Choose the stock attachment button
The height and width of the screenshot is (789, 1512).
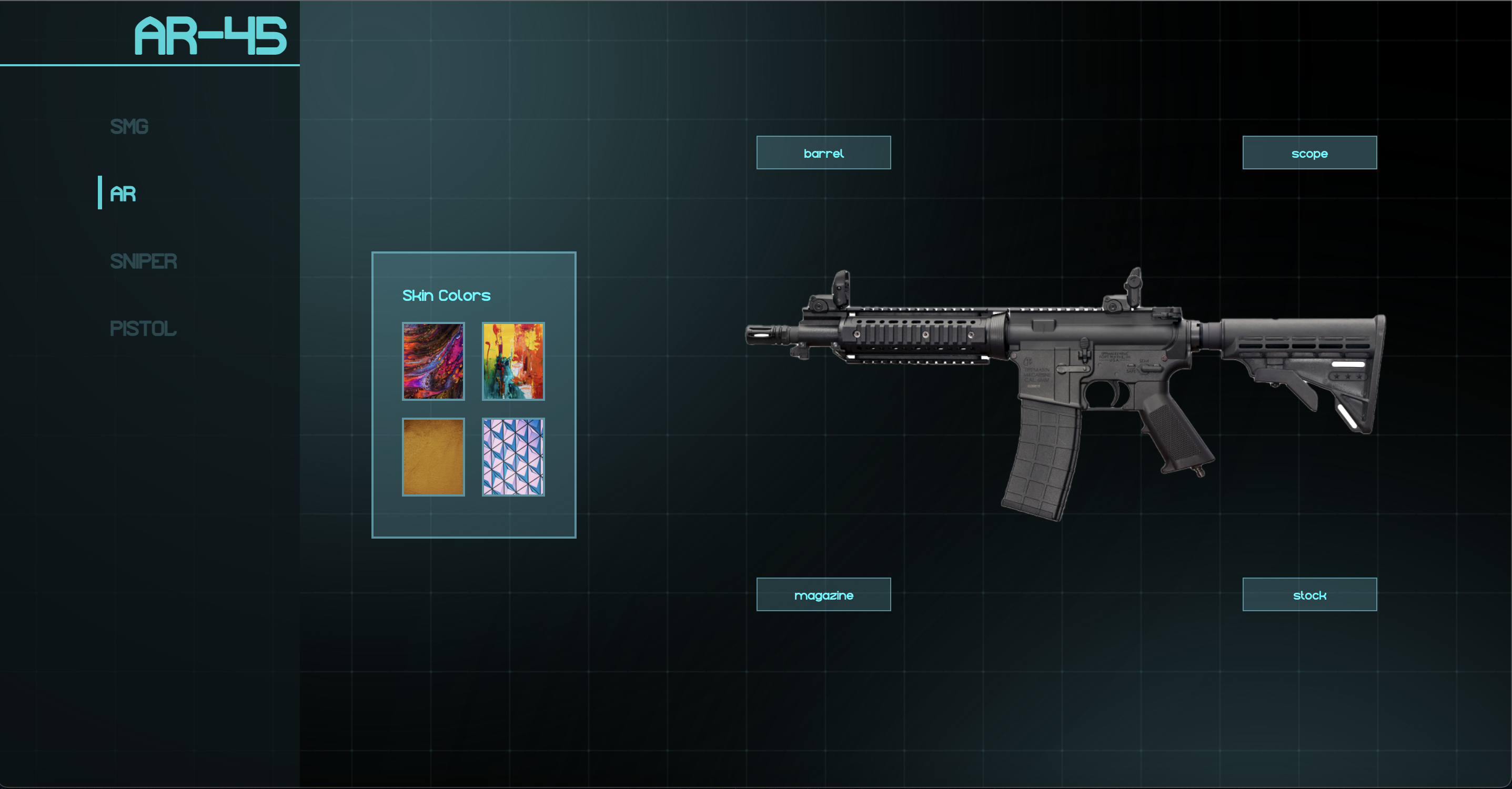pyautogui.click(x=1309, y=595)
